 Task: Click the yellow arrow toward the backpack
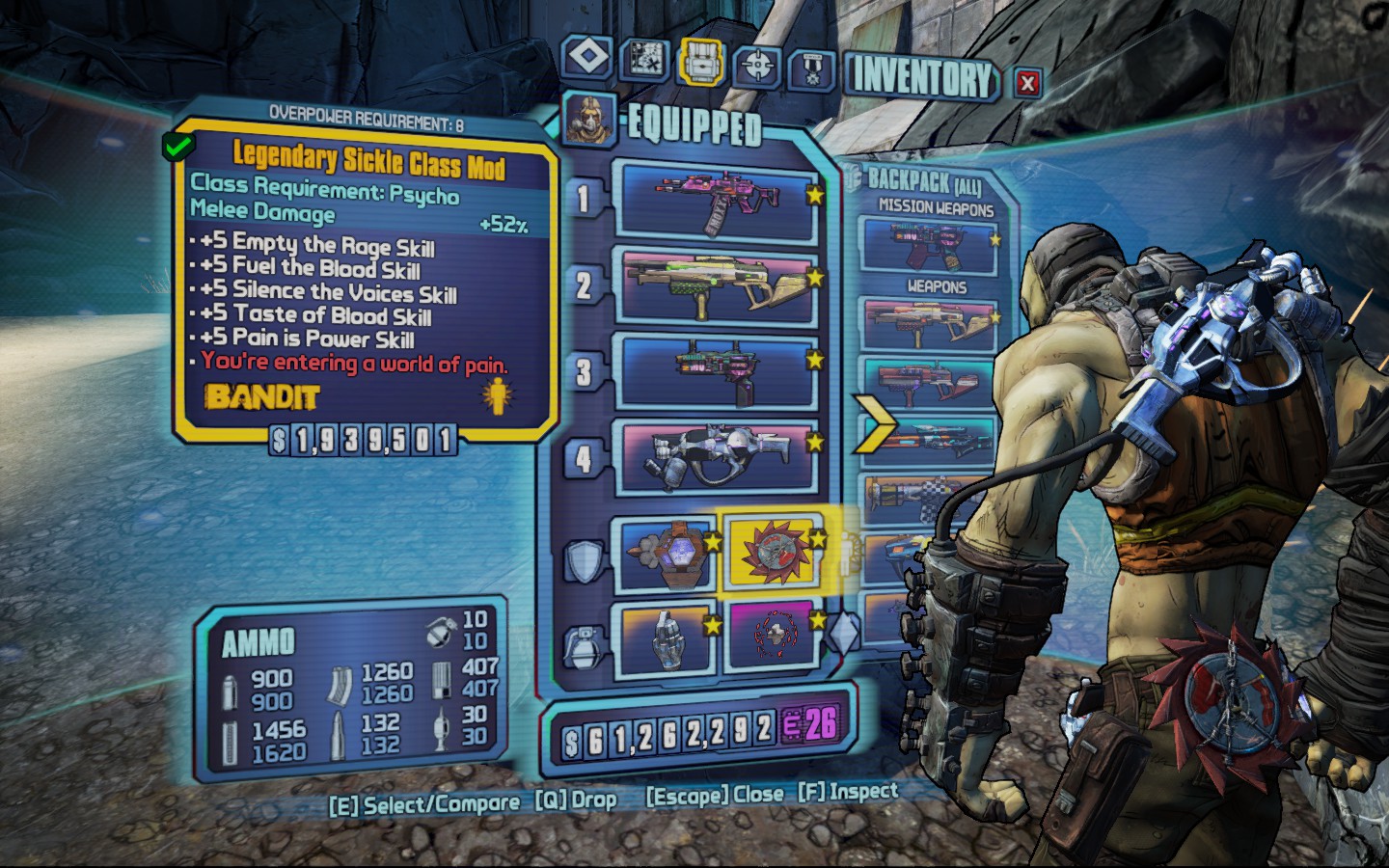pos(874,425)
